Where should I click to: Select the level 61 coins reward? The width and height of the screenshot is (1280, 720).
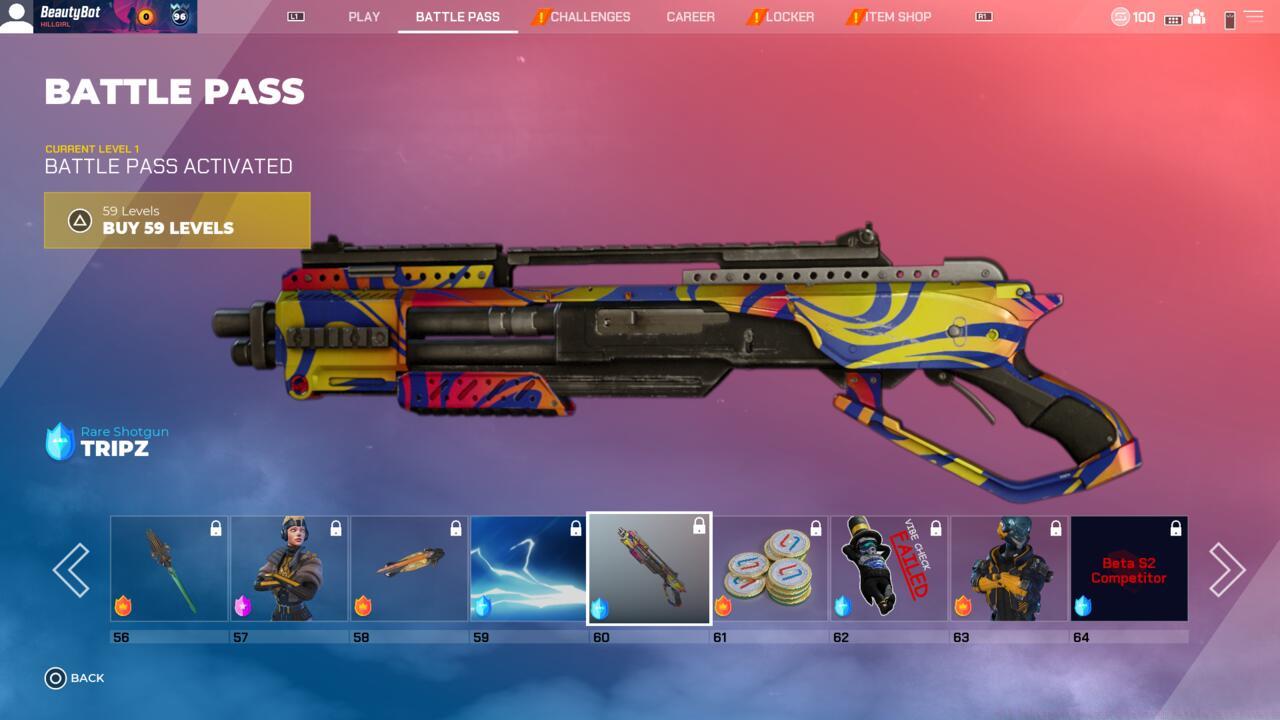pyautogui.click(x=769, y=569)
